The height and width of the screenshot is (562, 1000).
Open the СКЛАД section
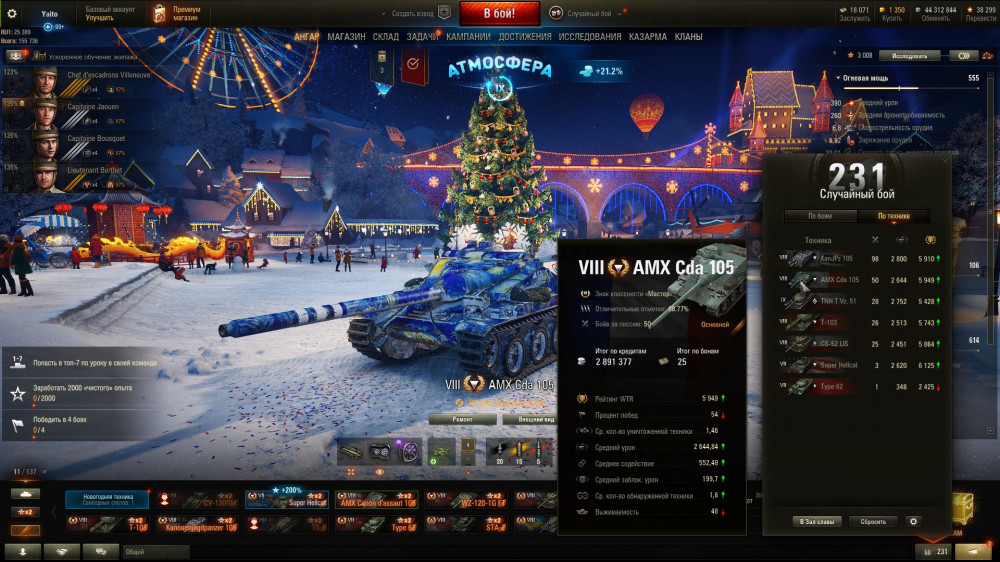pyautogui.click(x=385, y=37)
